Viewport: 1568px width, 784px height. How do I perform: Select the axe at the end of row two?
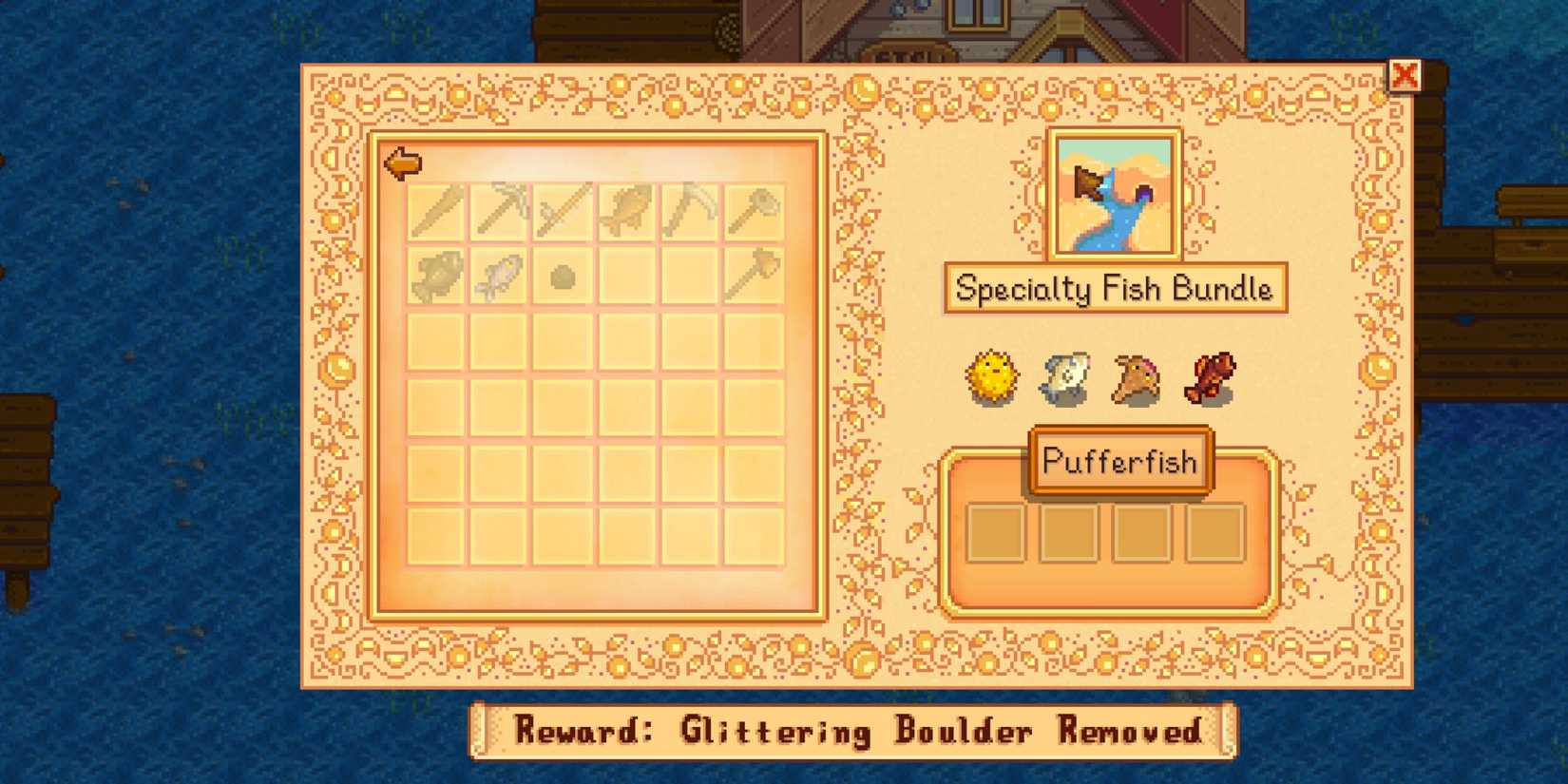(749, 274)
